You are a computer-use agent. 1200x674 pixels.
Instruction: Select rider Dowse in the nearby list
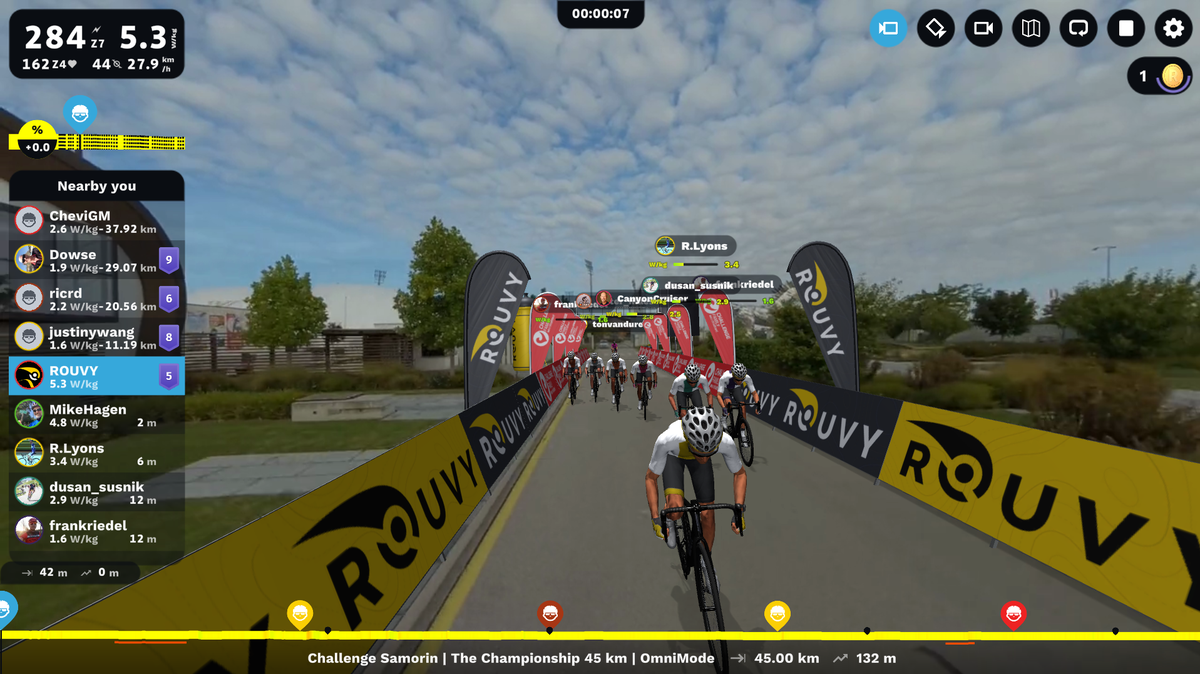pyautogui.click(x=97, y=260)
